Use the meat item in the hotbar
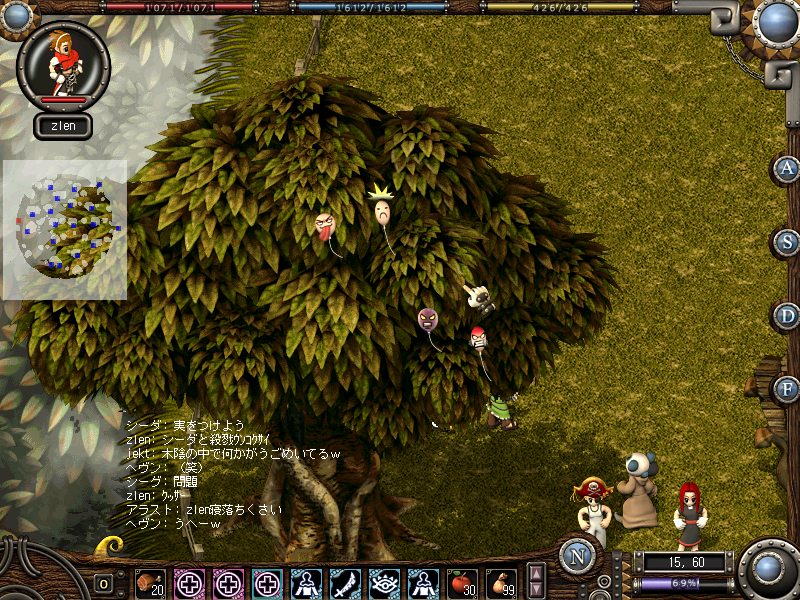The height and width of the screenshot is (600, 800). pyautogui.click(x=150, y=582)
